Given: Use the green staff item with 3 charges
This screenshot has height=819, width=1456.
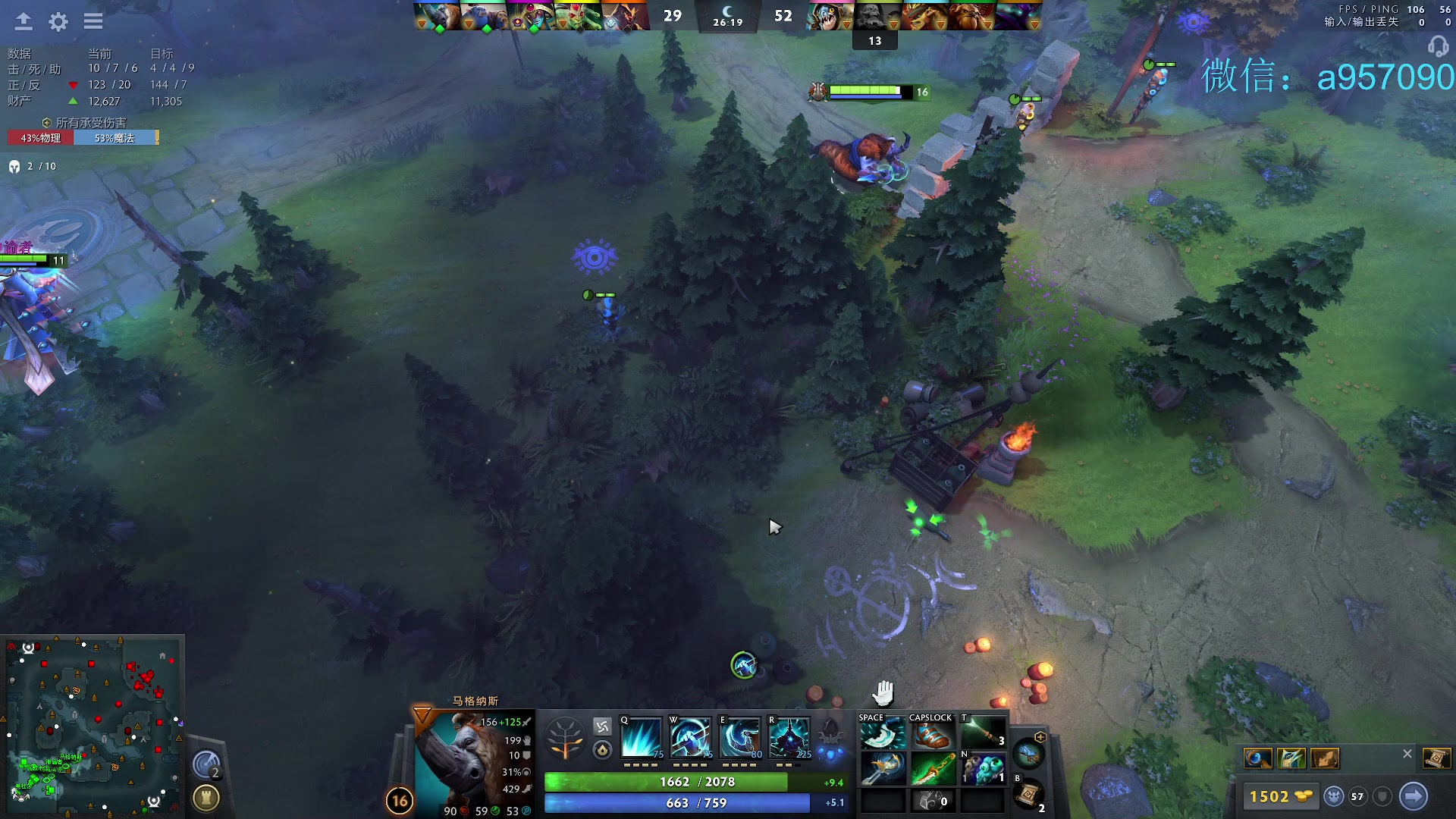Looking at the screenshot, I should point(982,733).
